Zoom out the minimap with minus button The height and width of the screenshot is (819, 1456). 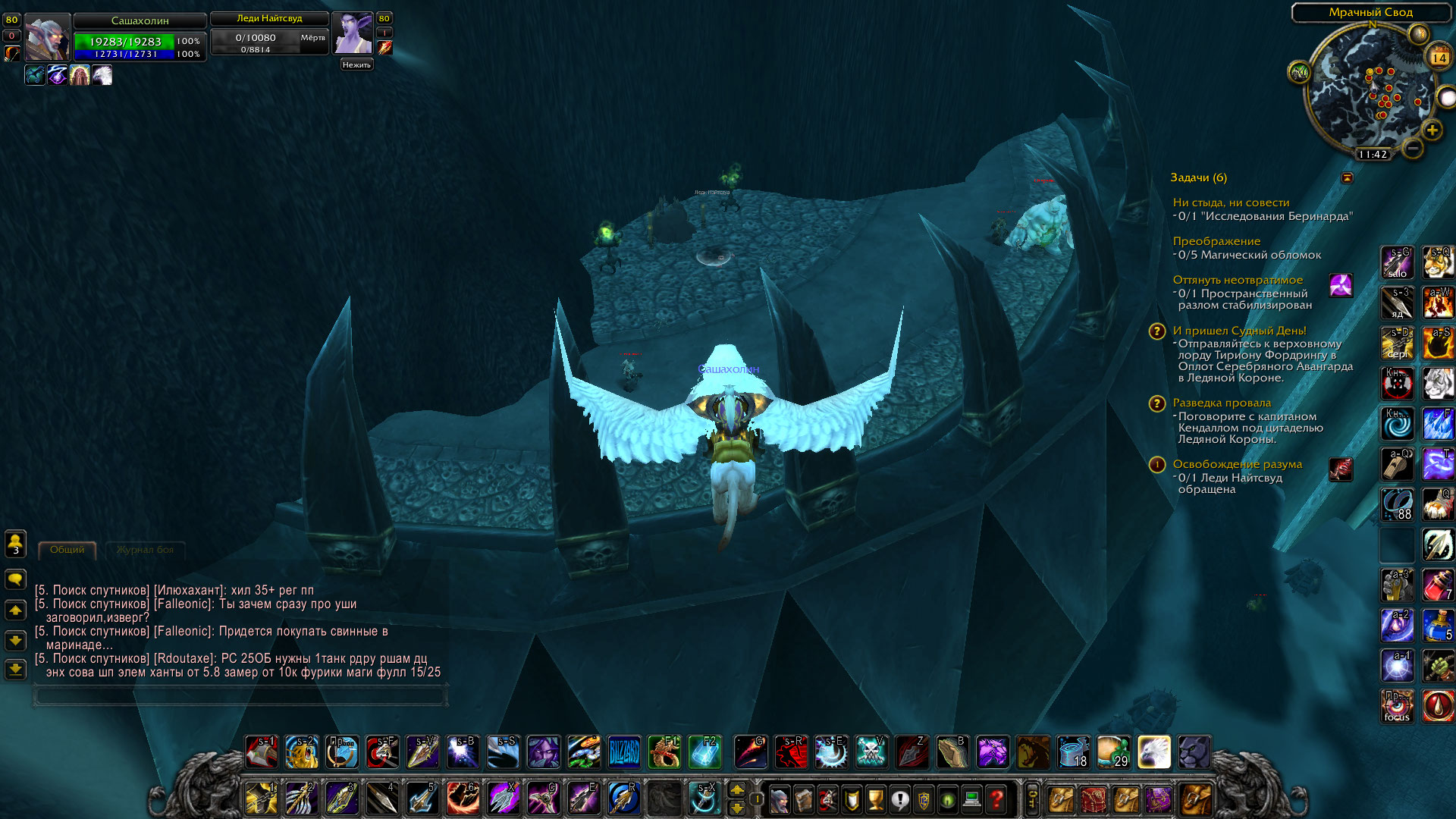pos(1412,148)
